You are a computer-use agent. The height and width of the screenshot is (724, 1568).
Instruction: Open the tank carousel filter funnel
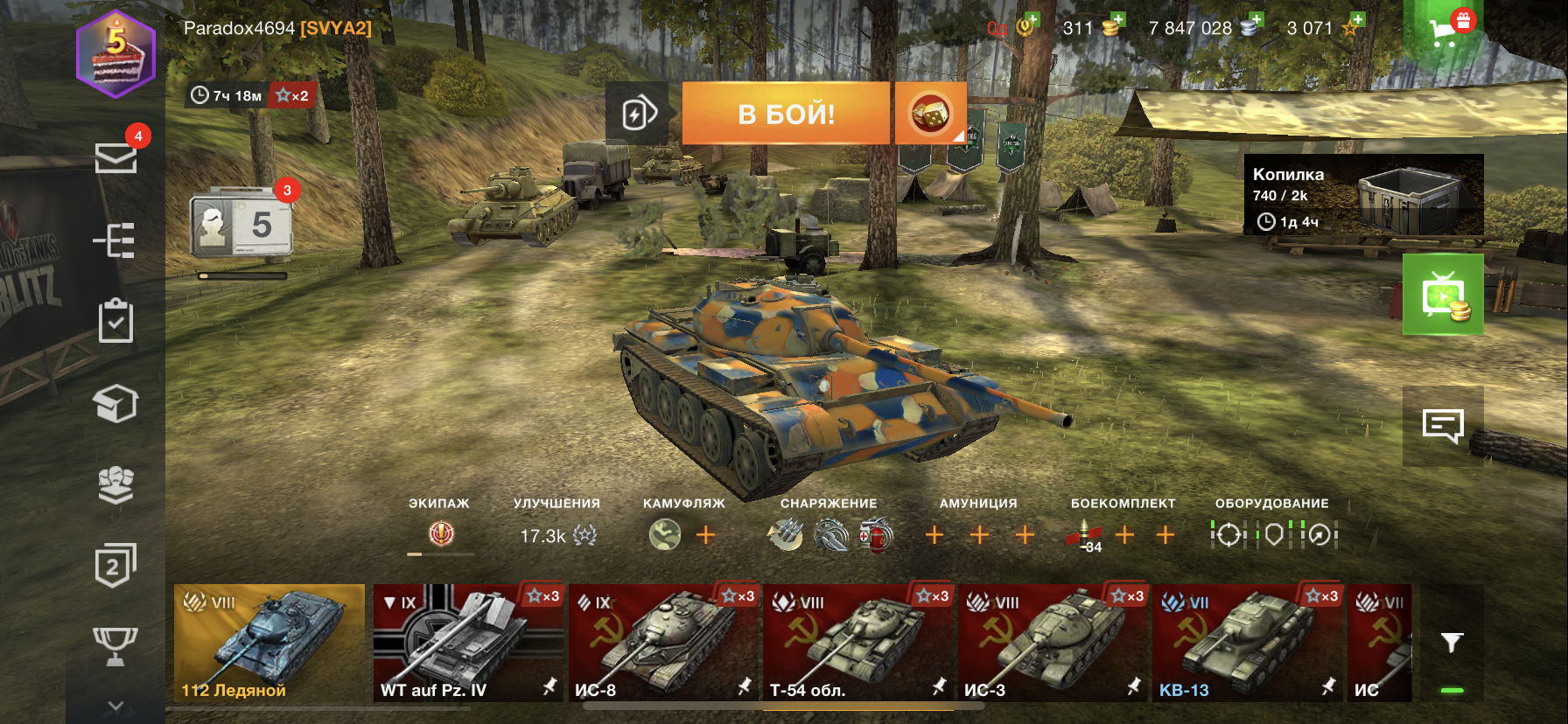point(1452,643)
